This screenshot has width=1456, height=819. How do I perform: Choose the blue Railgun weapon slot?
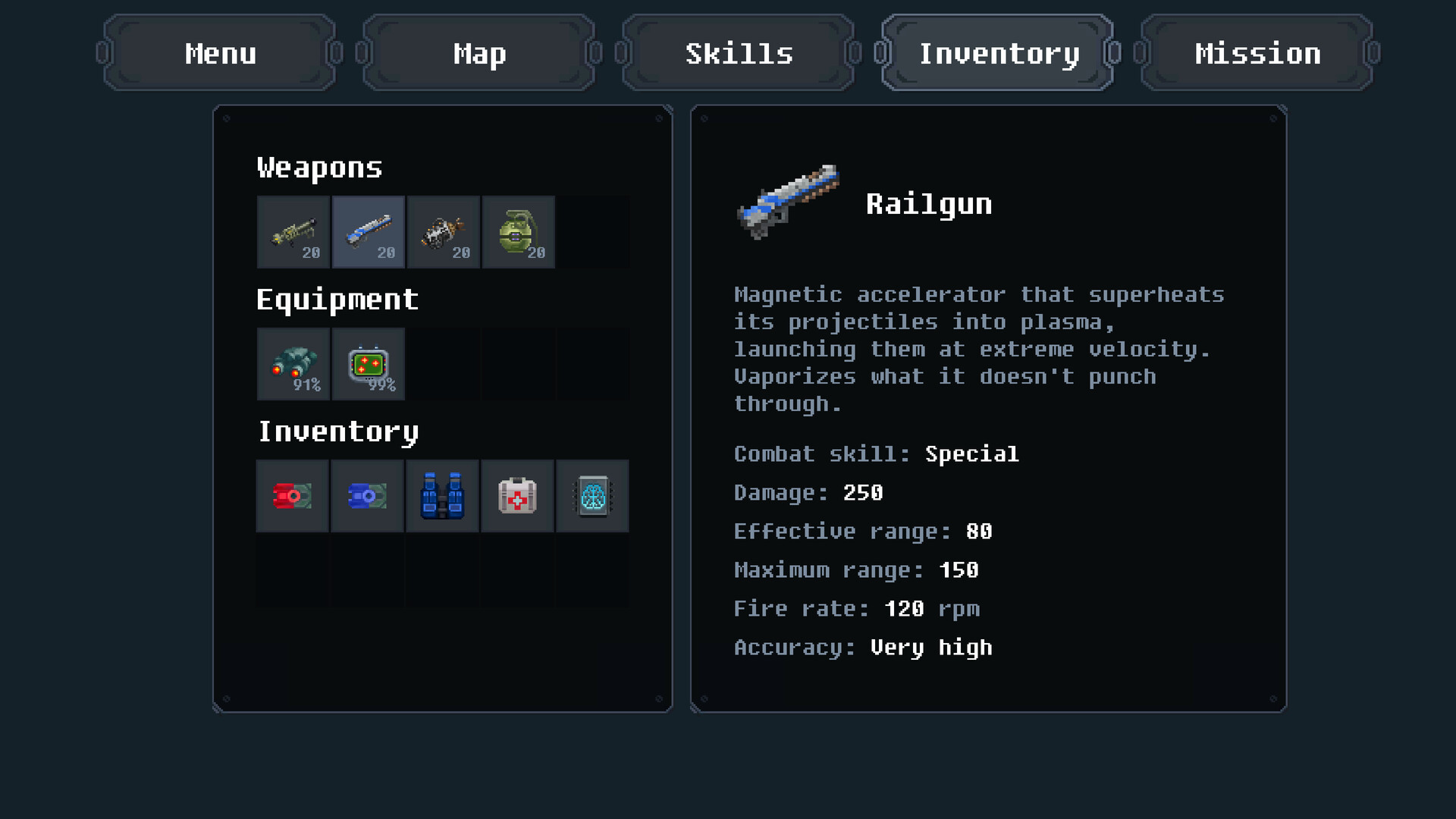coord(369,232)
